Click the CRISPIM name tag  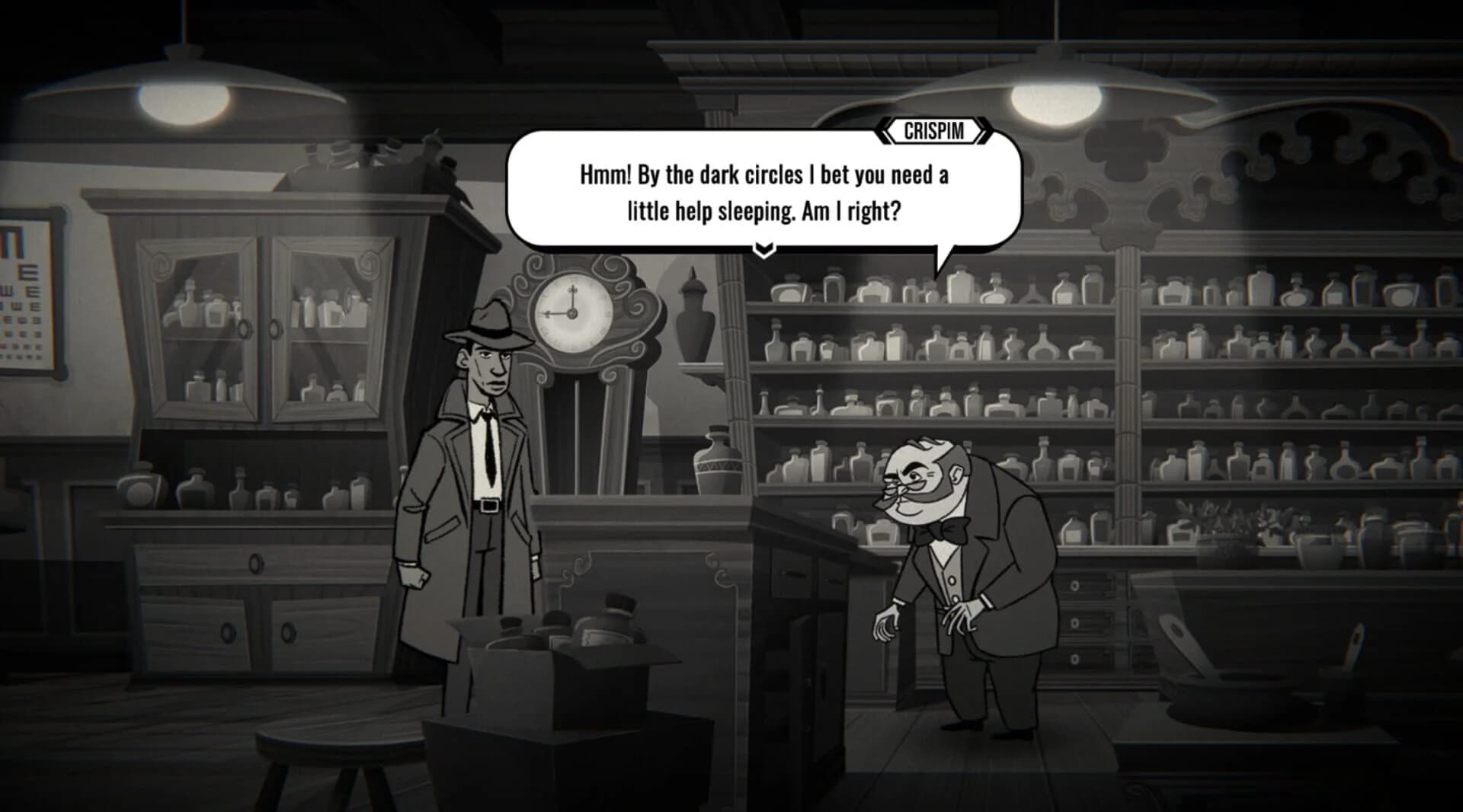point(933,131)
